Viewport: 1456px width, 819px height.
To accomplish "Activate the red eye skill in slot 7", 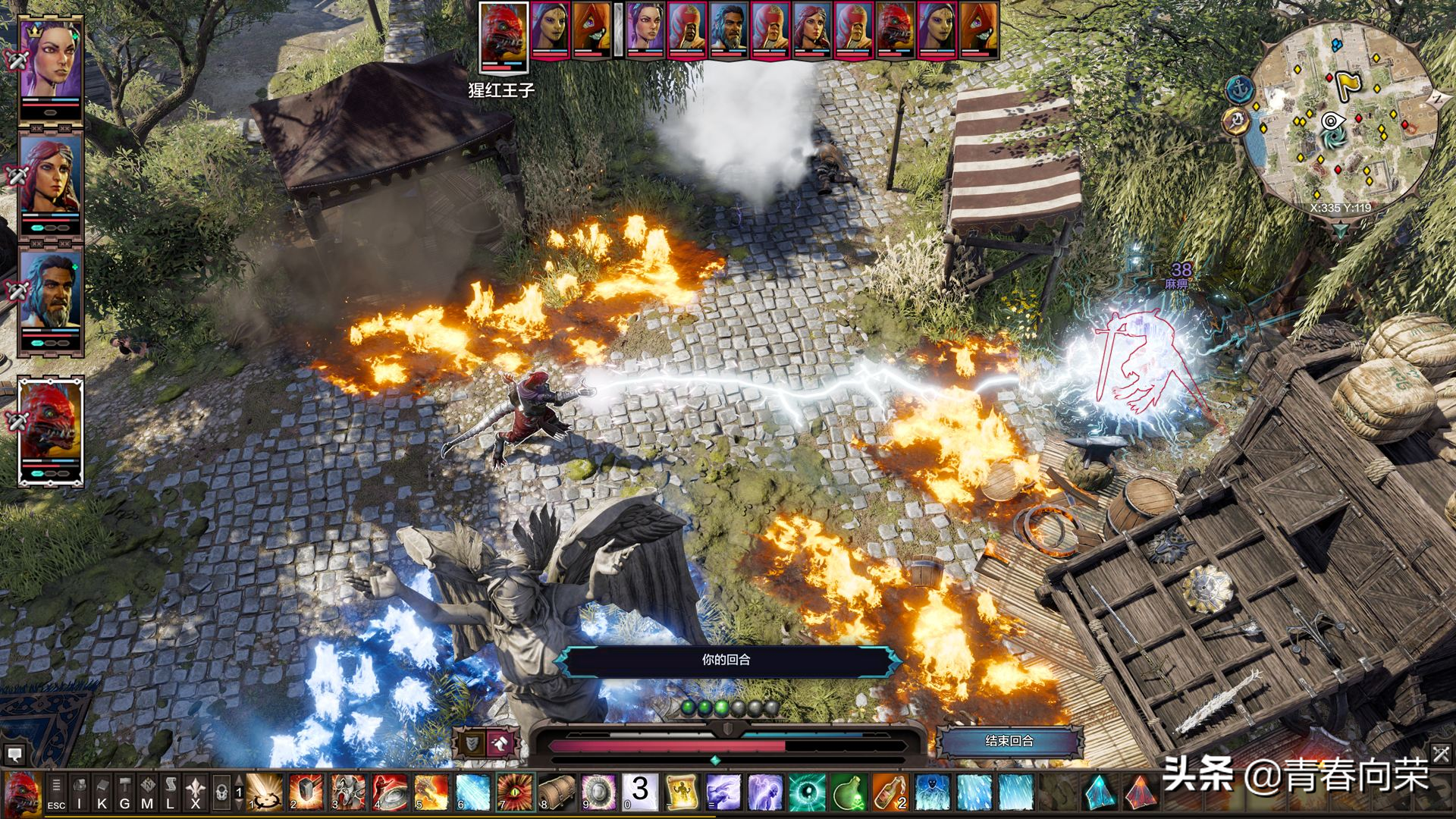I will (515, 792).
